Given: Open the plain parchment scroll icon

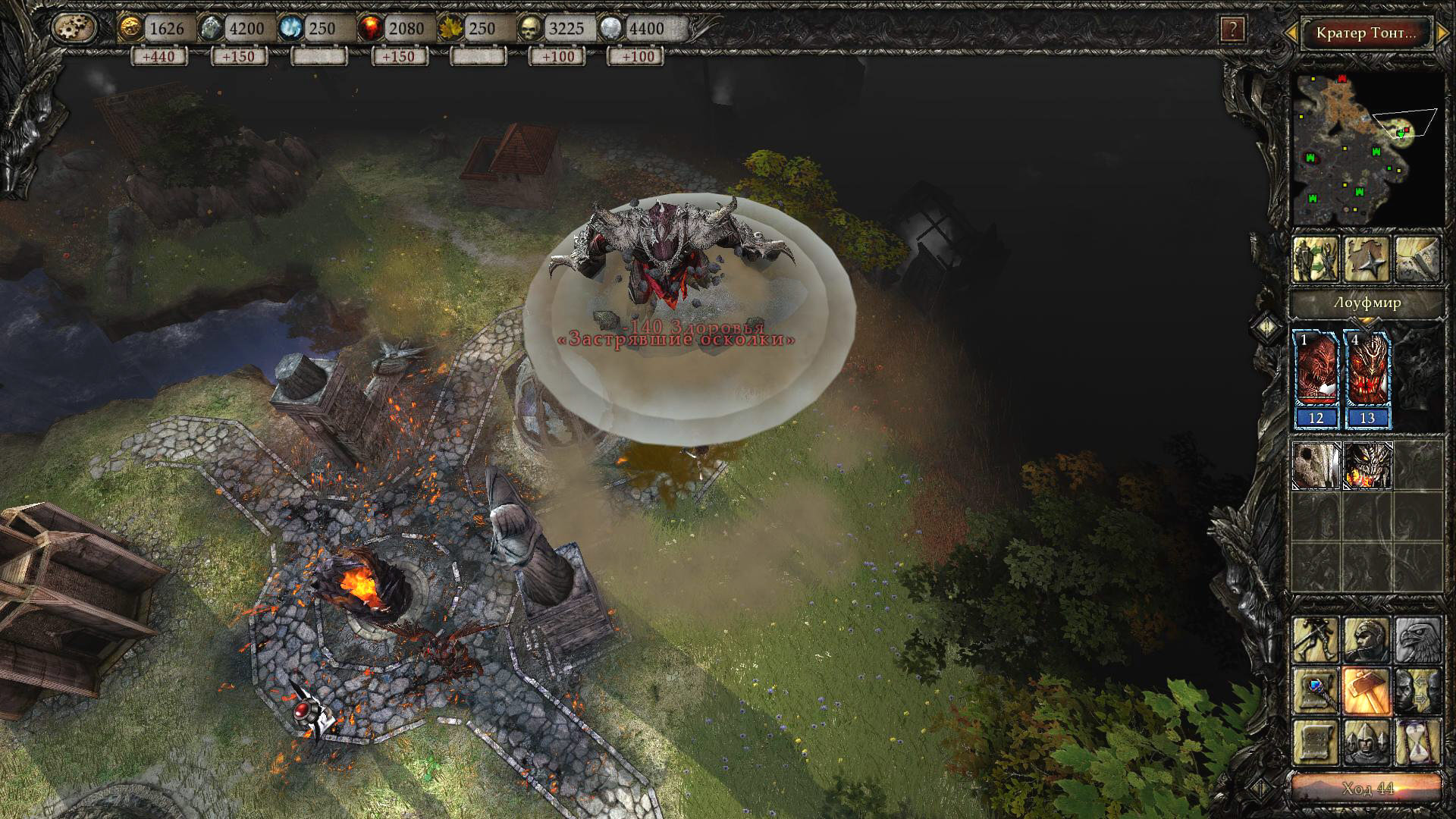Looking at the screenshot, I should click(1316, 742).
